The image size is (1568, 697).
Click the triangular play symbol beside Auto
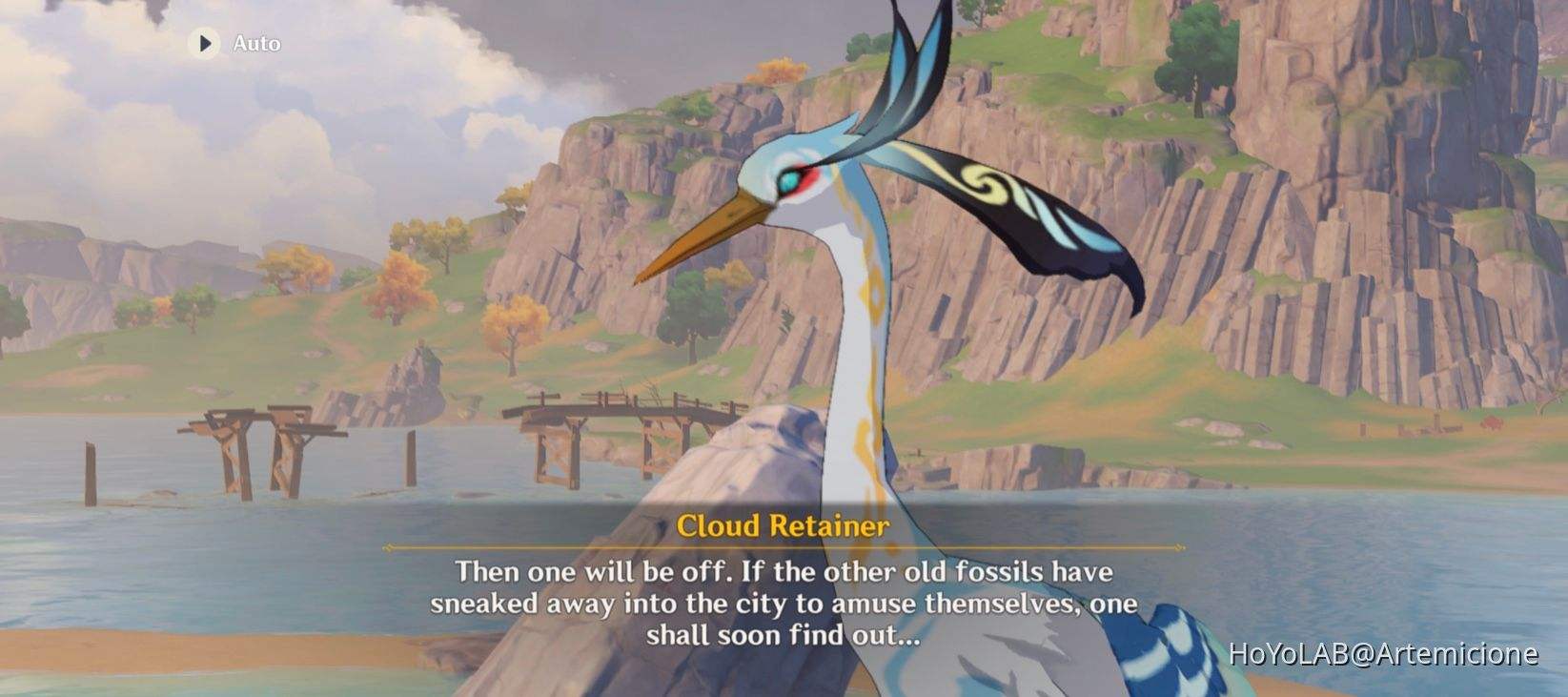click(x=205, y=43)
